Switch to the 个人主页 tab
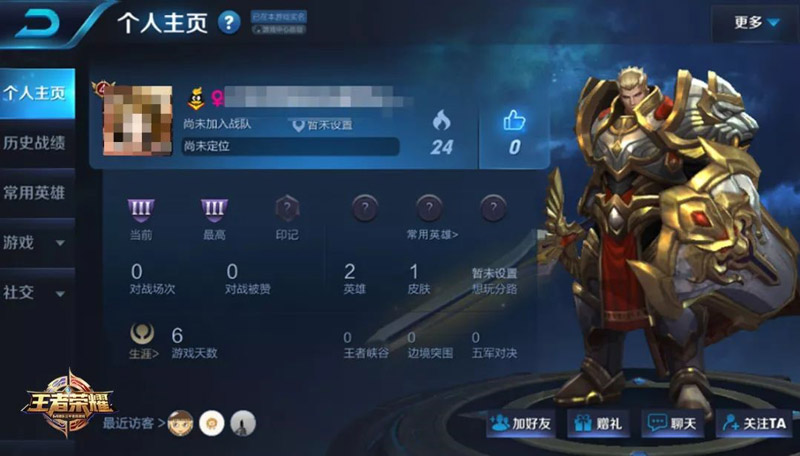 pos(36,94)
